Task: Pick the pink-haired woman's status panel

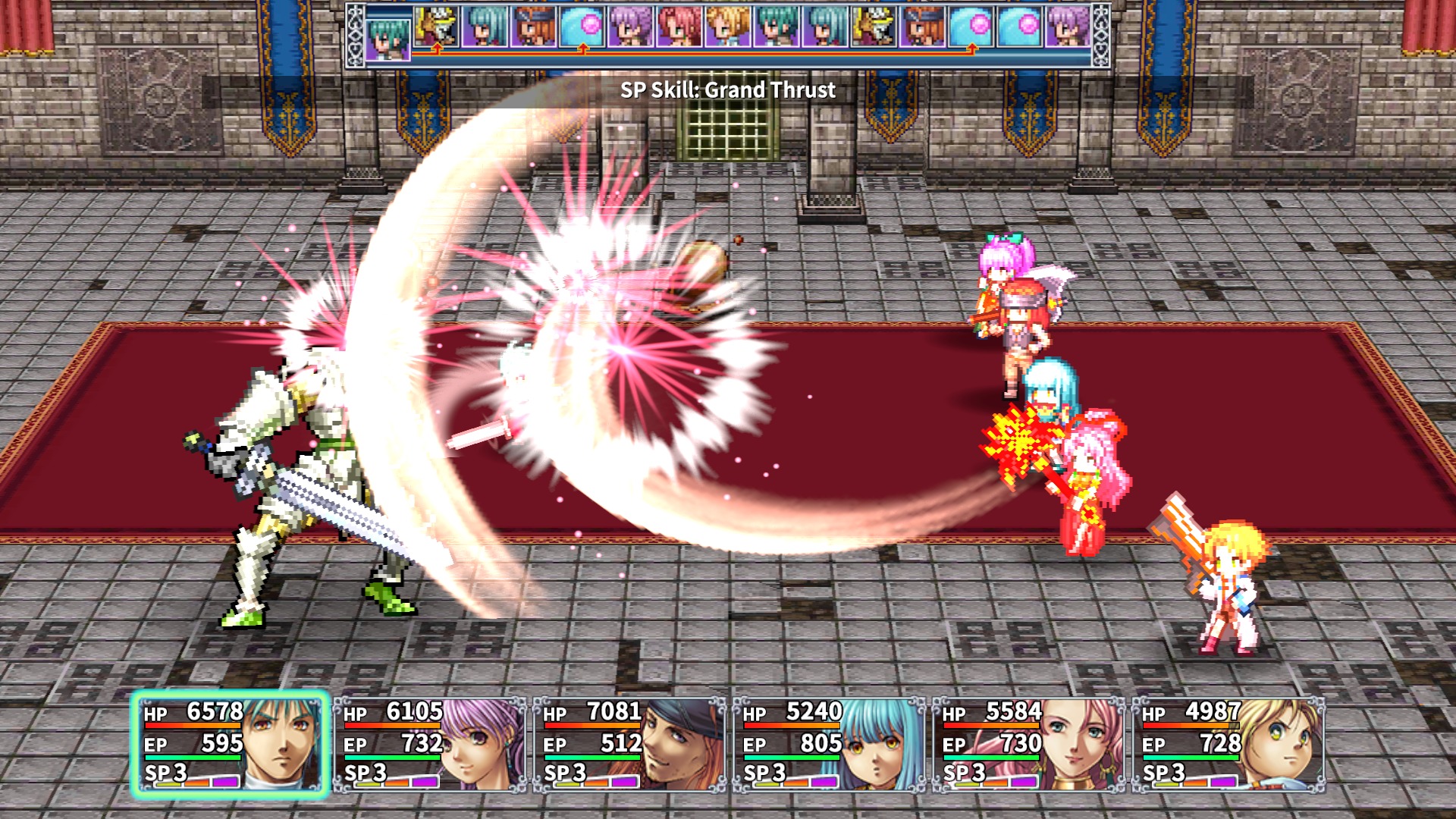Action: point(1029,745)
